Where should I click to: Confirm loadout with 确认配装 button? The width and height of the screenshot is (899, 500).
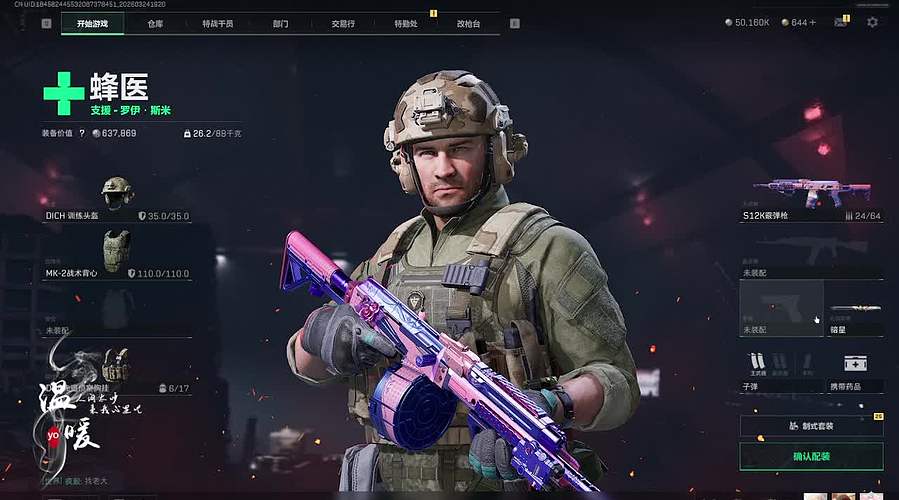pos(811,457)
